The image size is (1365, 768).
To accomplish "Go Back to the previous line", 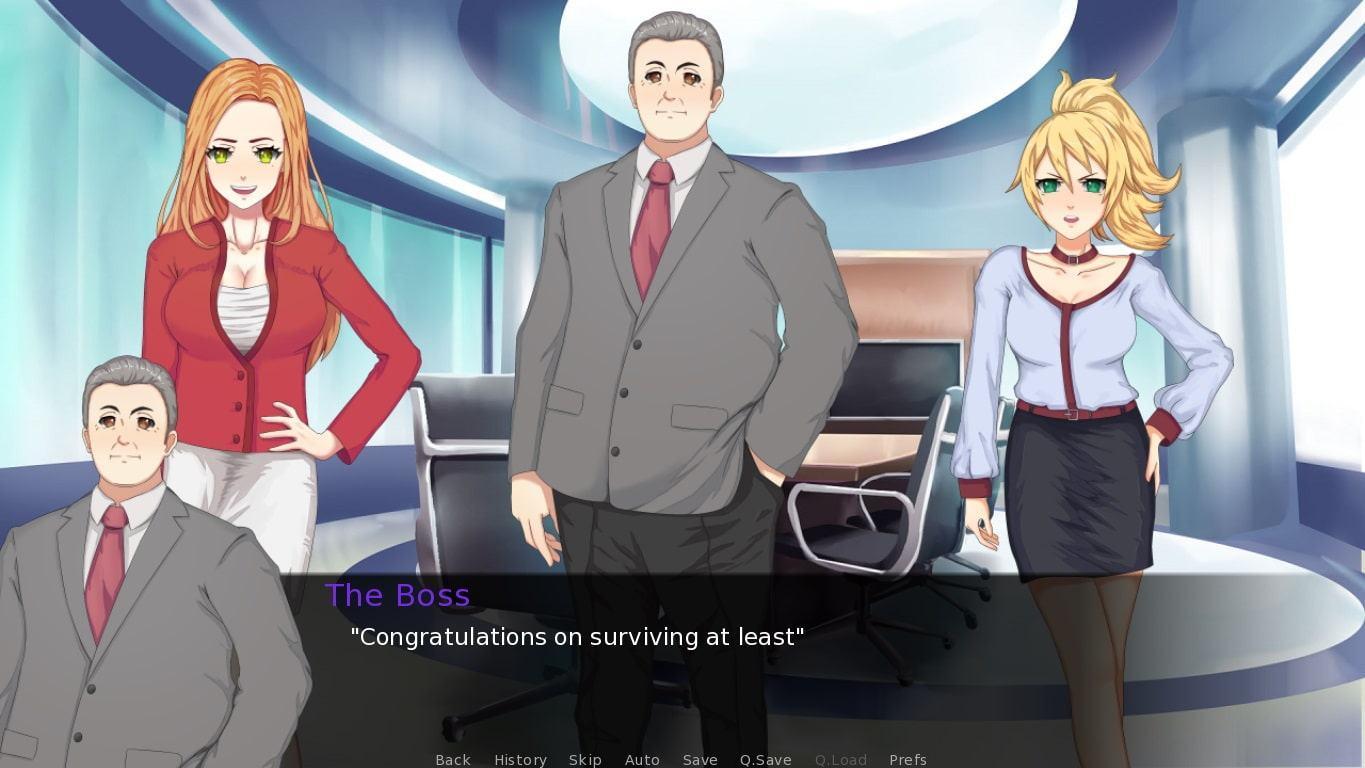I will point(453,760).
